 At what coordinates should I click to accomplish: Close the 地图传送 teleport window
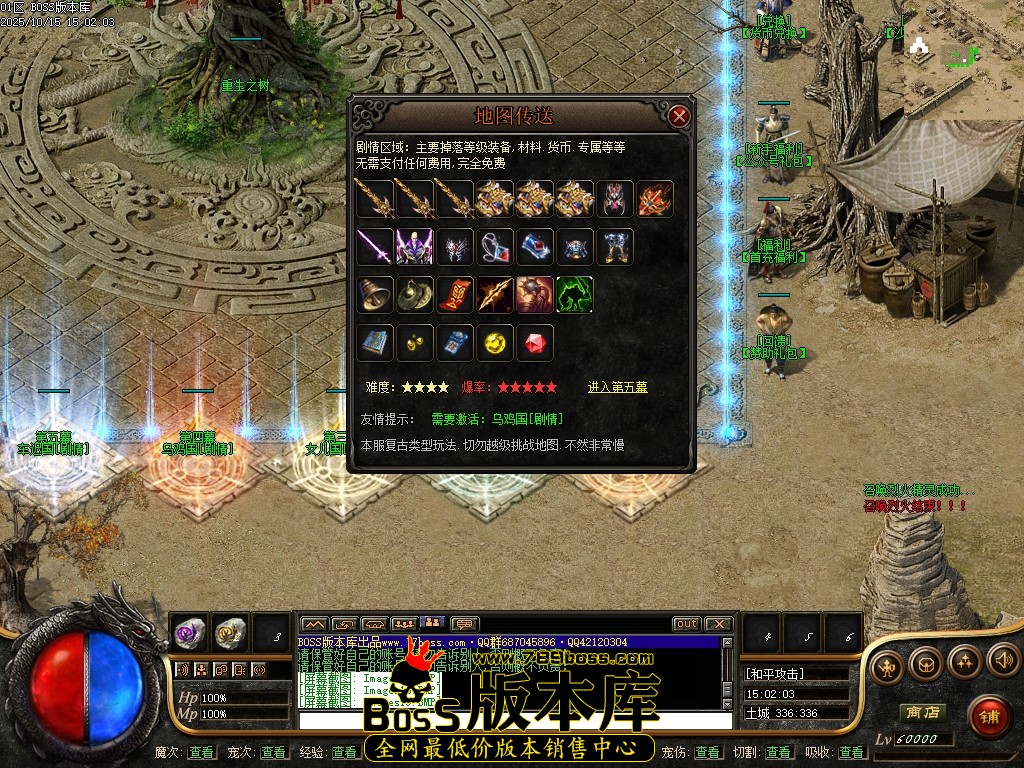pos(680,116)
